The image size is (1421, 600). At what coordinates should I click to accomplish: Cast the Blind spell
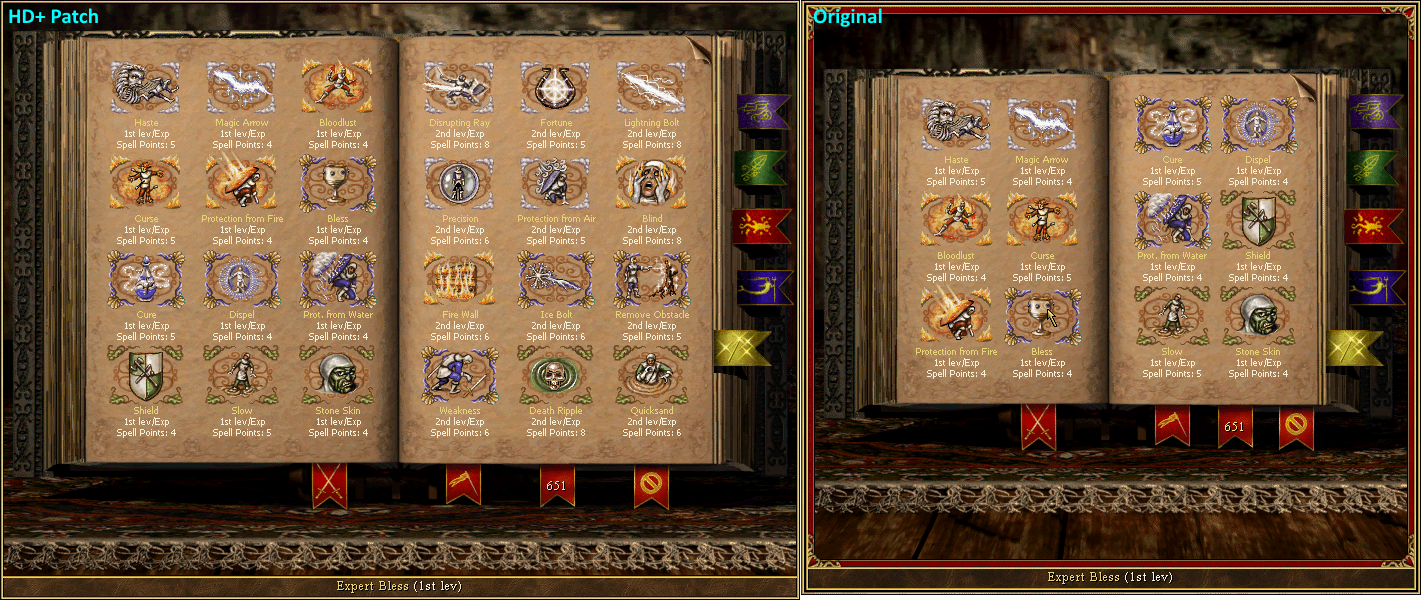650,183
